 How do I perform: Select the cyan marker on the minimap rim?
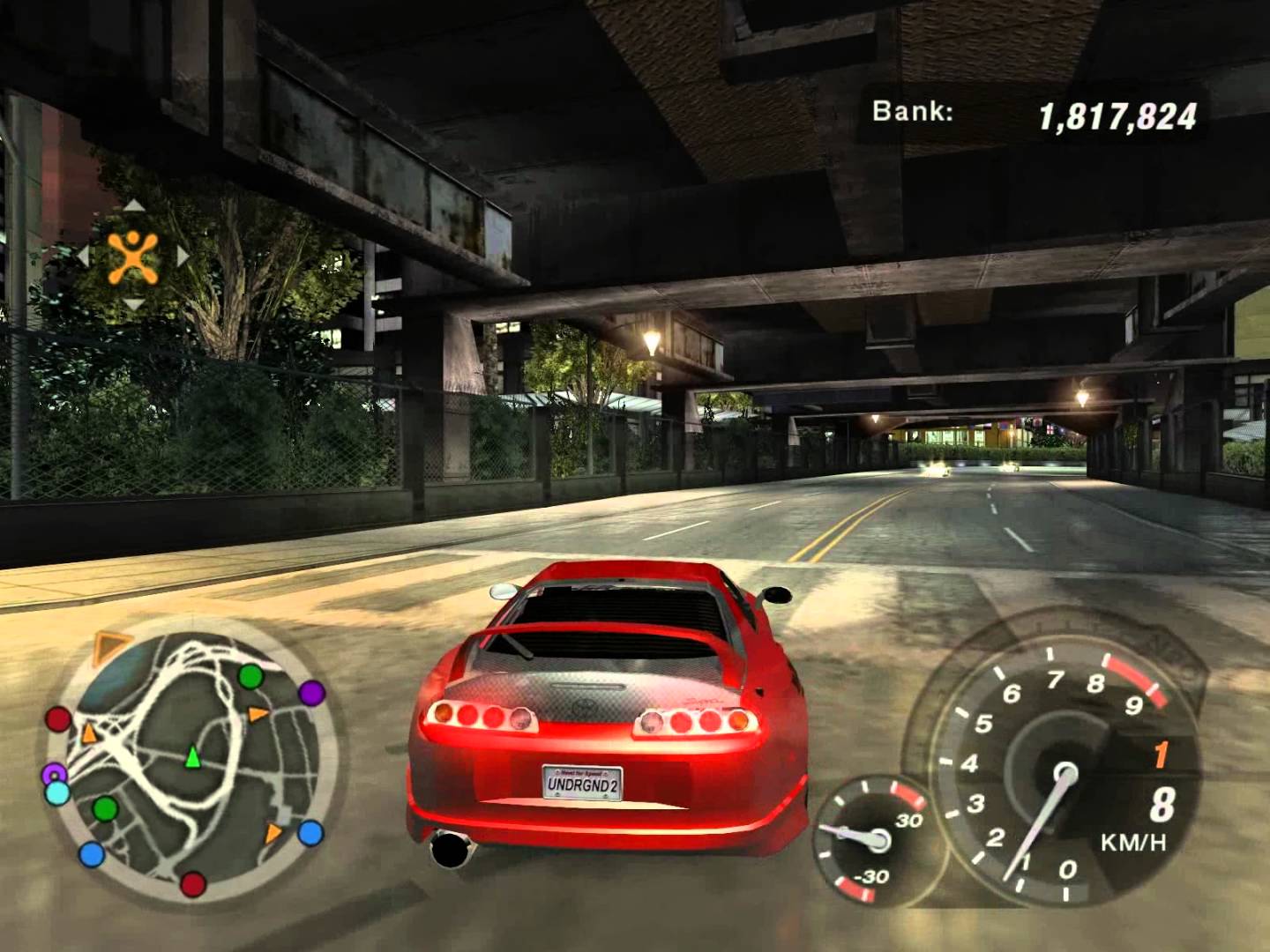pos(57,792)
